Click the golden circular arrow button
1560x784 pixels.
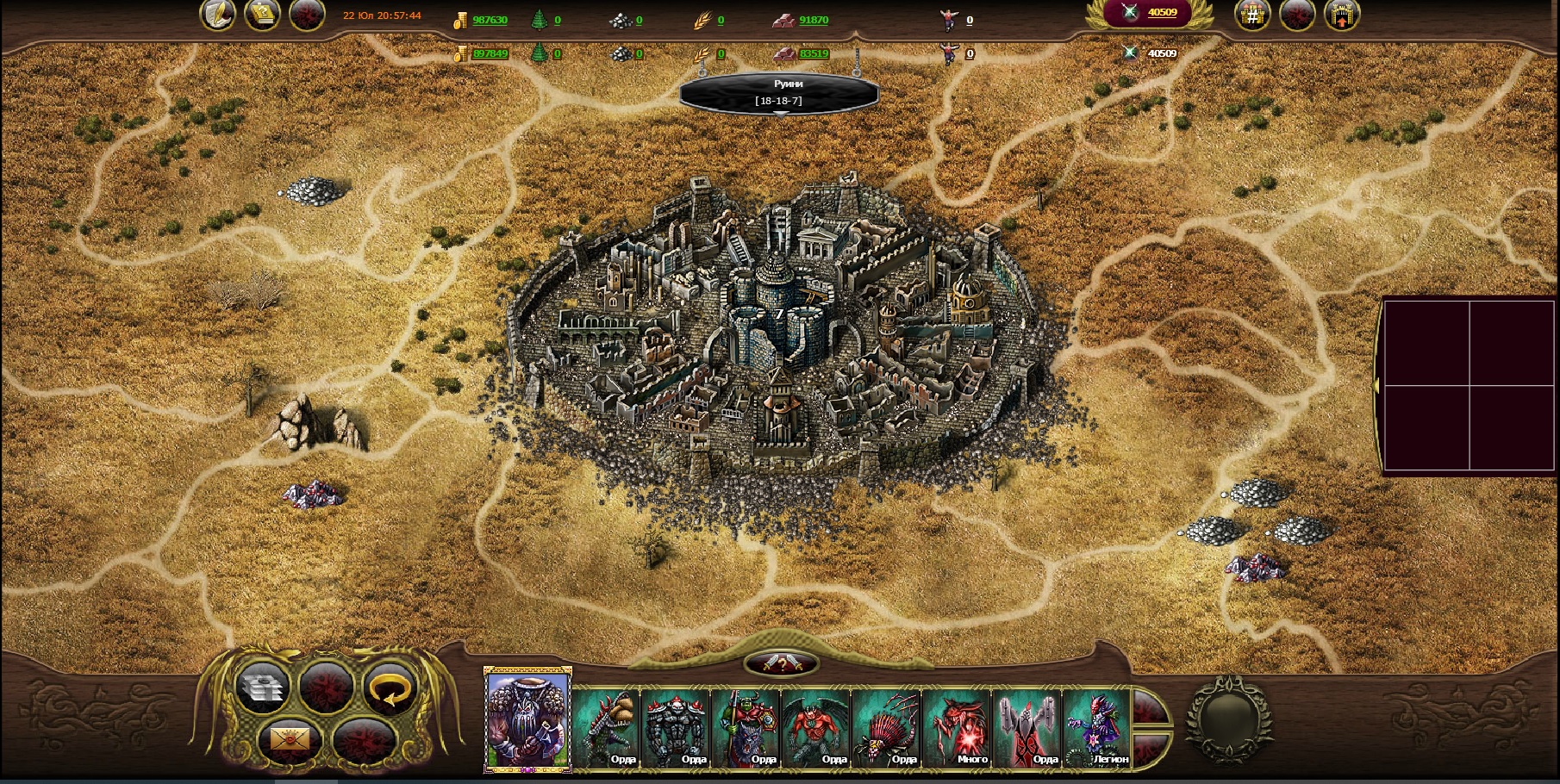pyautogui.click(x=390, y=688)
